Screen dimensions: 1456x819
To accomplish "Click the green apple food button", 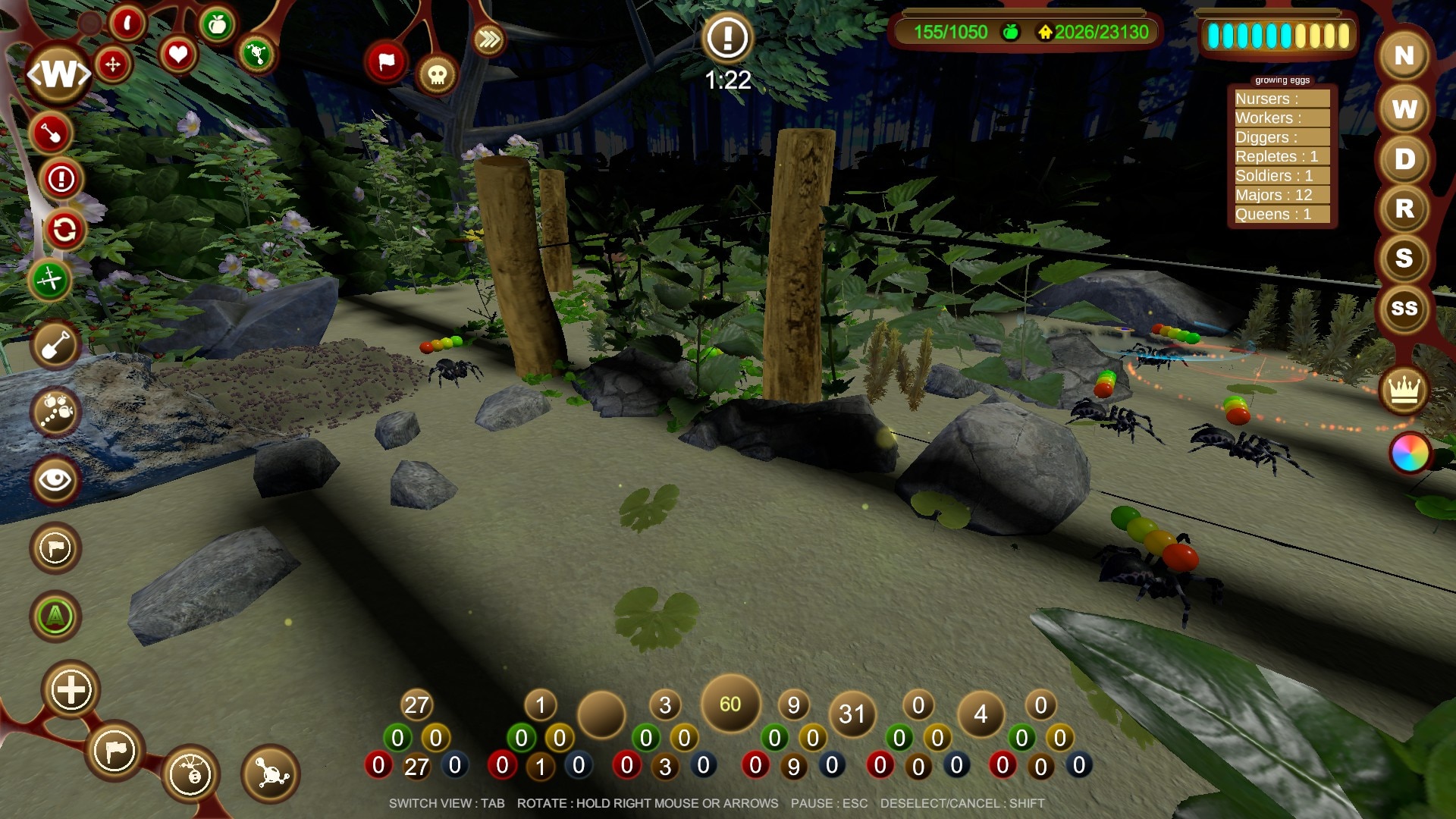I will [218, 26].
